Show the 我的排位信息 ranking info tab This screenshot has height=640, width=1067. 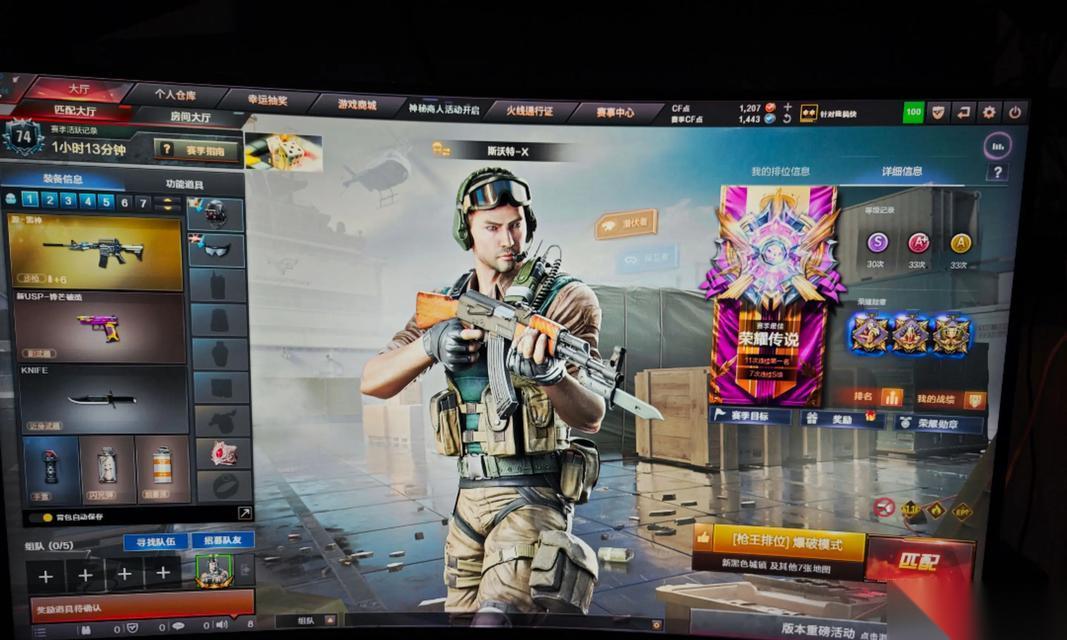coord(780,171)
